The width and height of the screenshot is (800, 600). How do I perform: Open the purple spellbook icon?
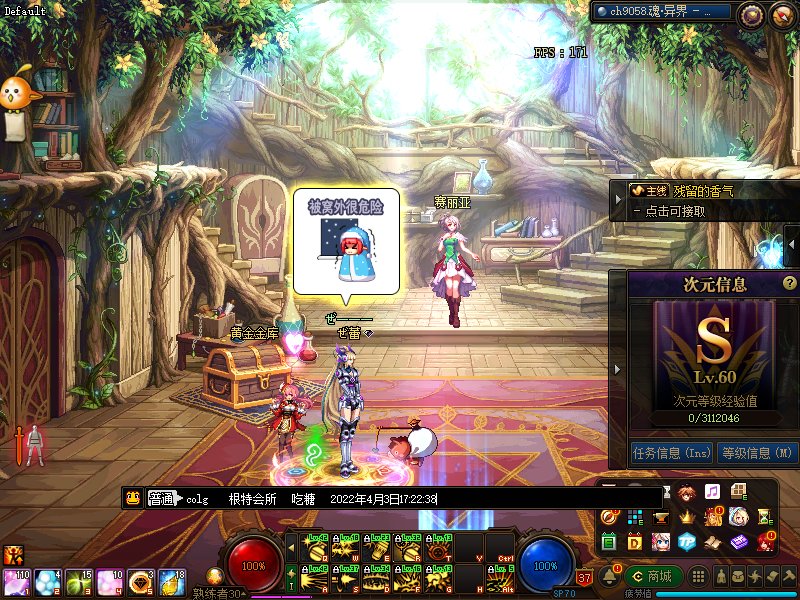pos(738,541)
